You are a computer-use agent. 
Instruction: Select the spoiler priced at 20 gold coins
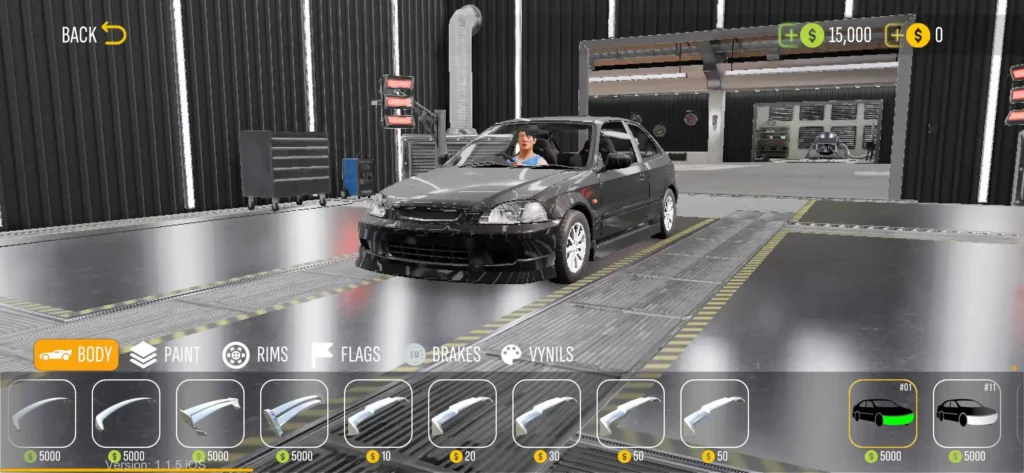point(462,413)
